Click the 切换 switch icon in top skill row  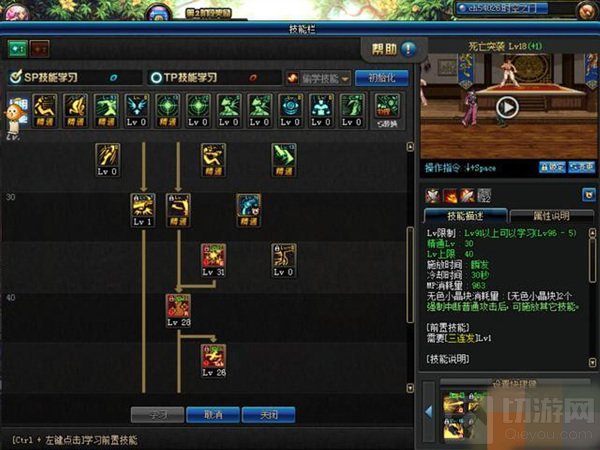click(x=386, y=108)
